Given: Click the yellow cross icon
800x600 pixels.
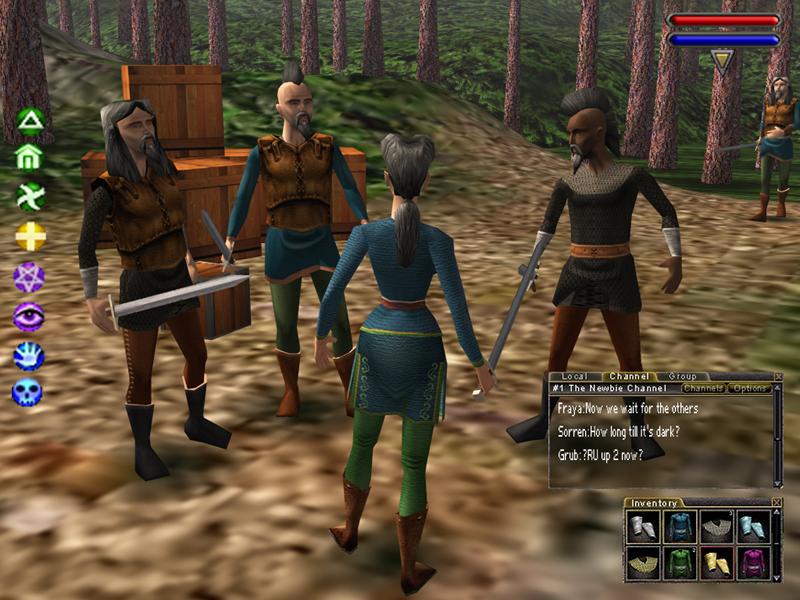Looking at the screenshot, I should (x=30, y=236).
